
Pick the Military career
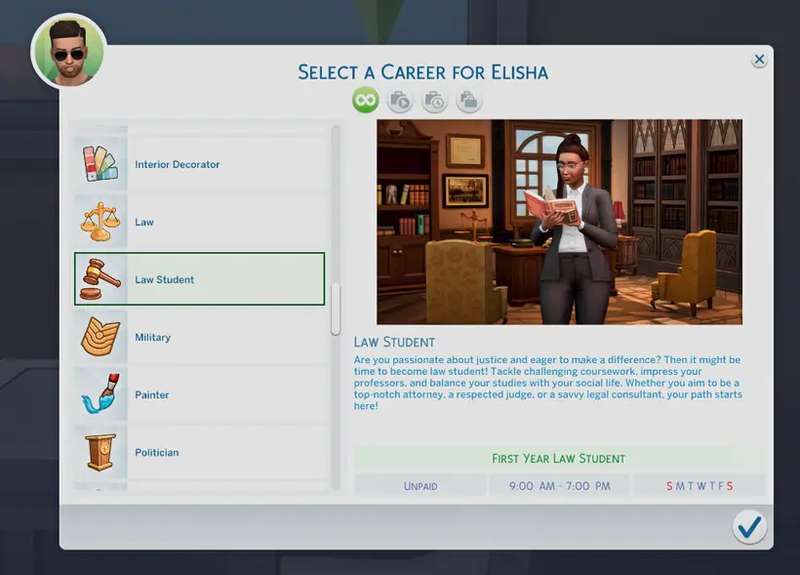[200, 337]
